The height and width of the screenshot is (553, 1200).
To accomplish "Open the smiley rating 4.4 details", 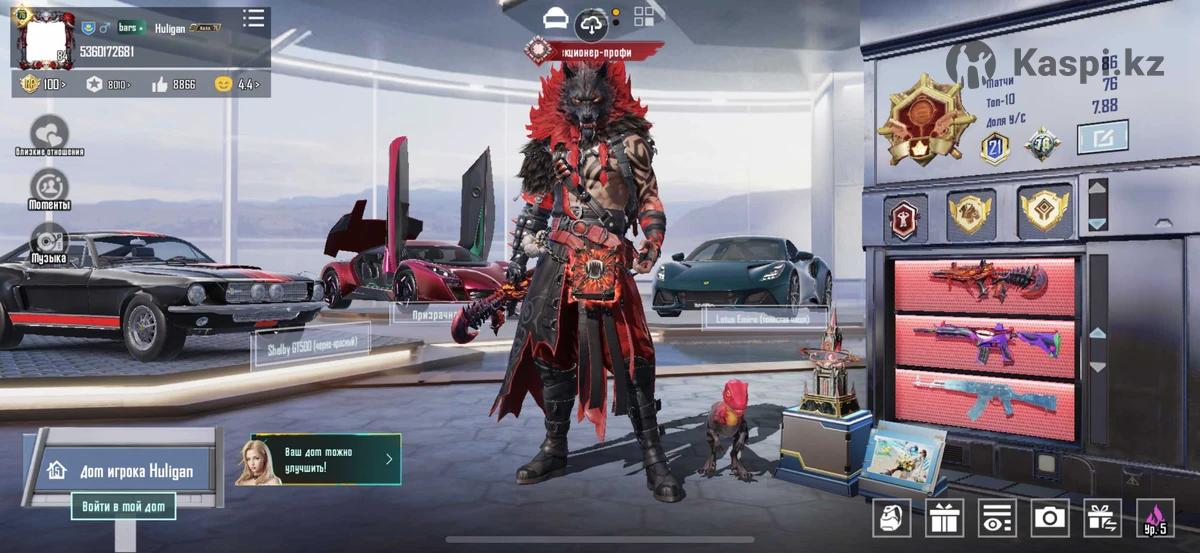I will [238, 85].
